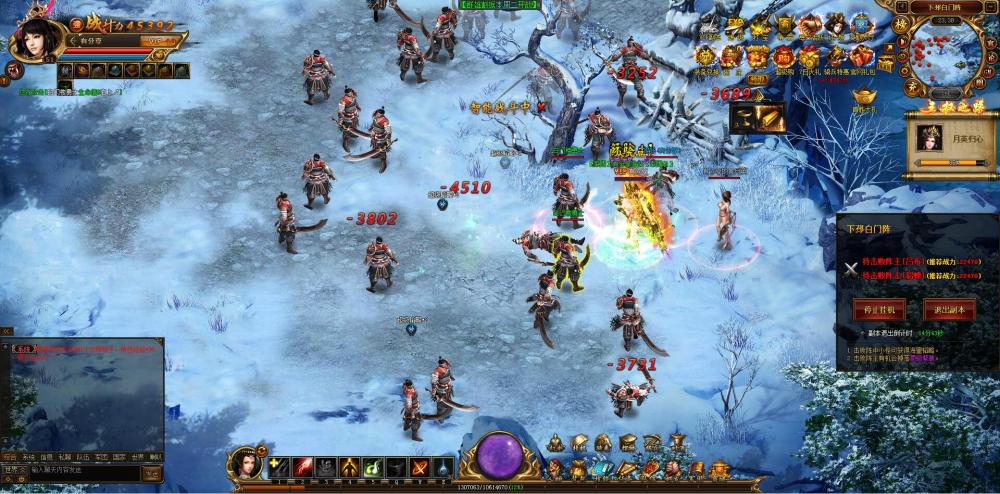Viewport: 1000px width, 494px height.
Task: Activate the red slash skill icon
Action: [301, 466]
